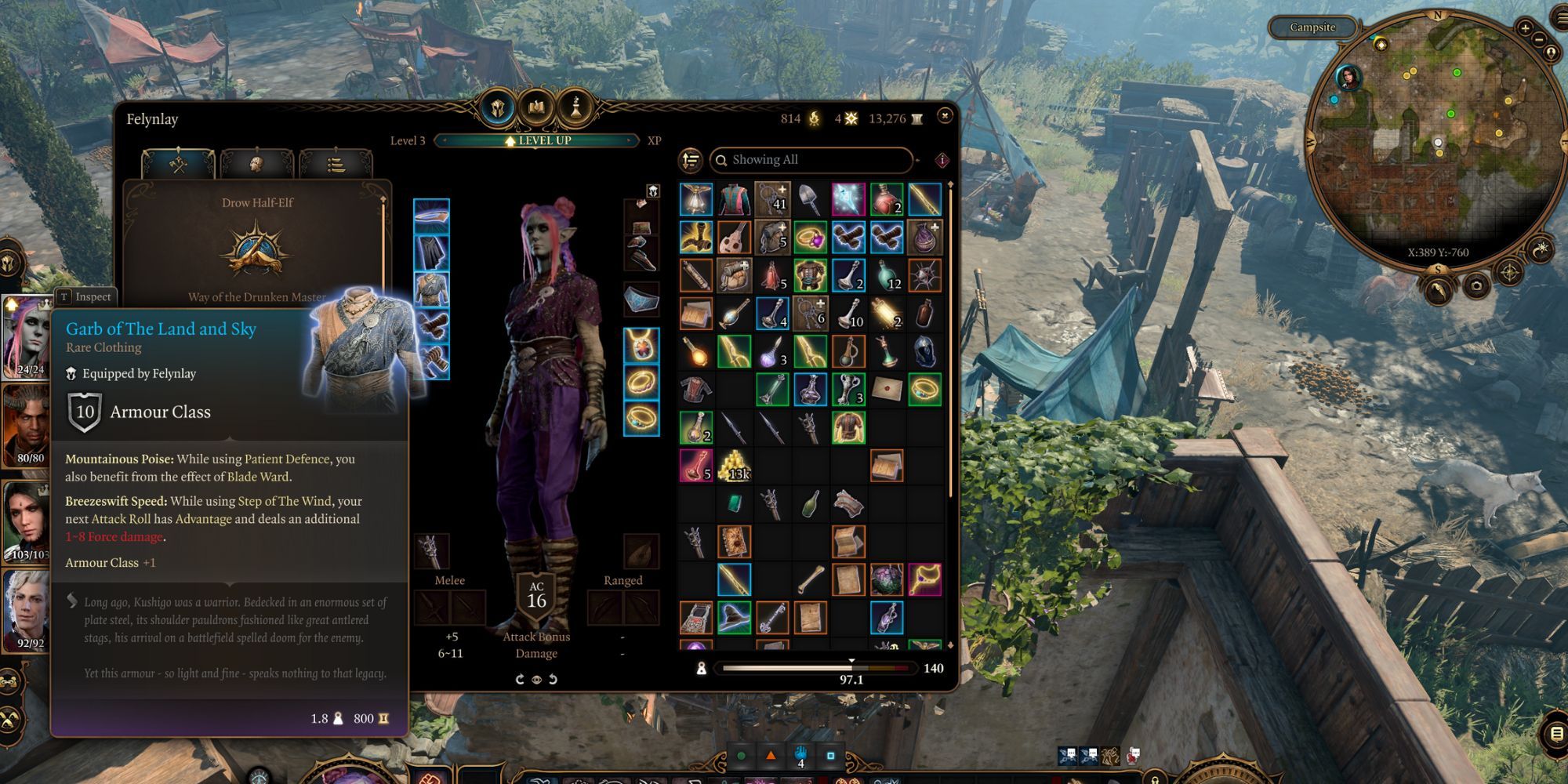This screenshot has height=784, width=1568.
Task: Select the white-haired companion portrait
Action: [27, 612]
